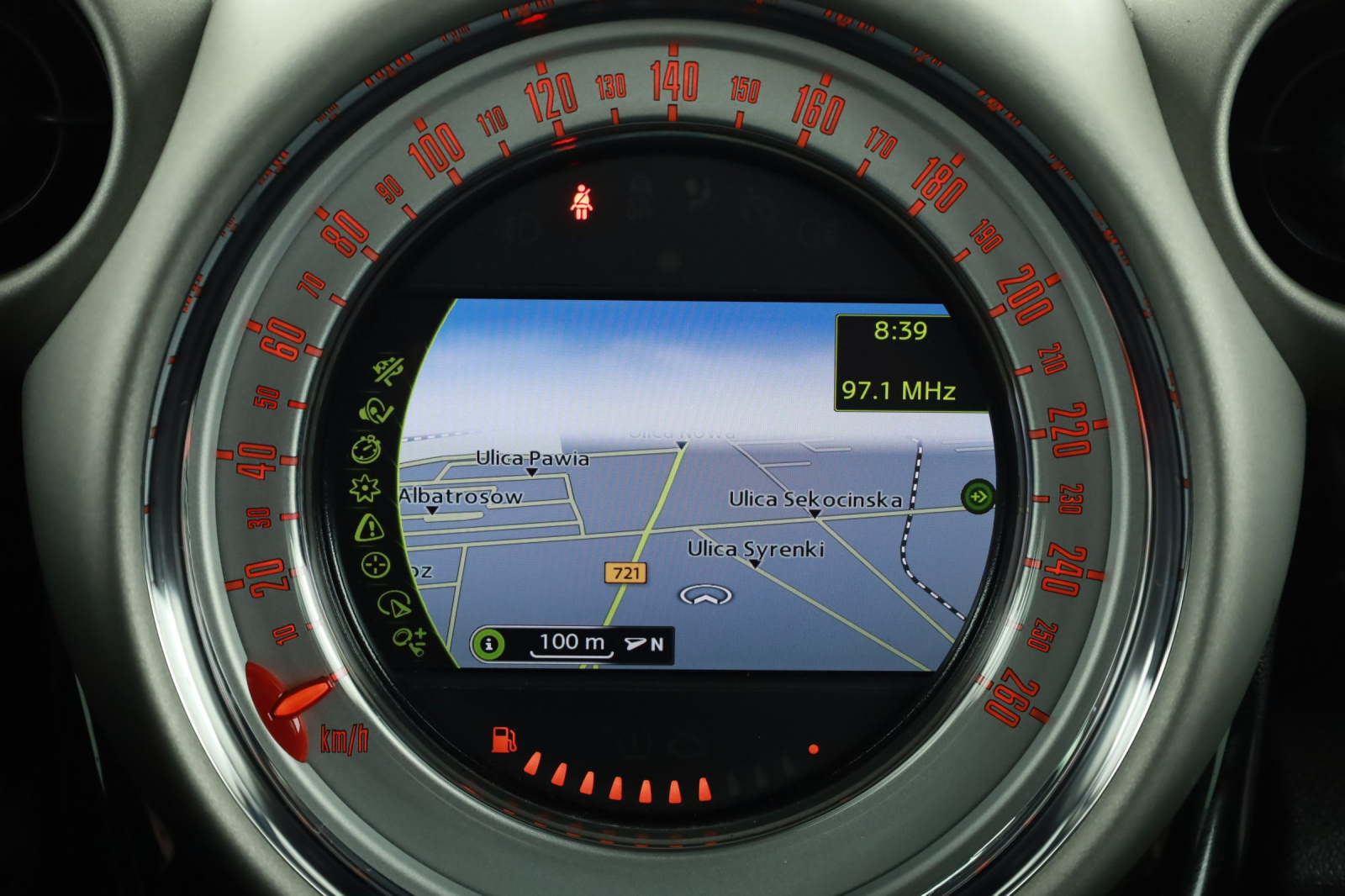
Task: Click the green arrow button on map edge
Action: pos(978,496)
